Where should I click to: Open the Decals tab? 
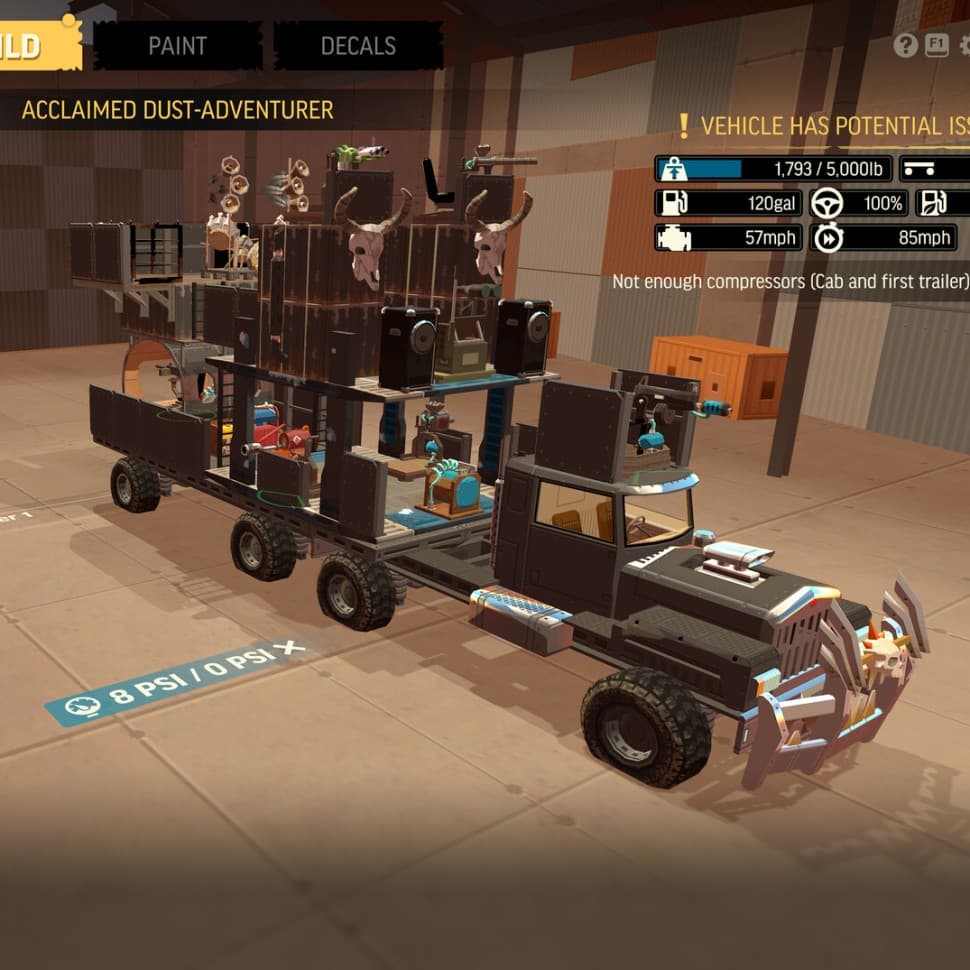point(358,46)
